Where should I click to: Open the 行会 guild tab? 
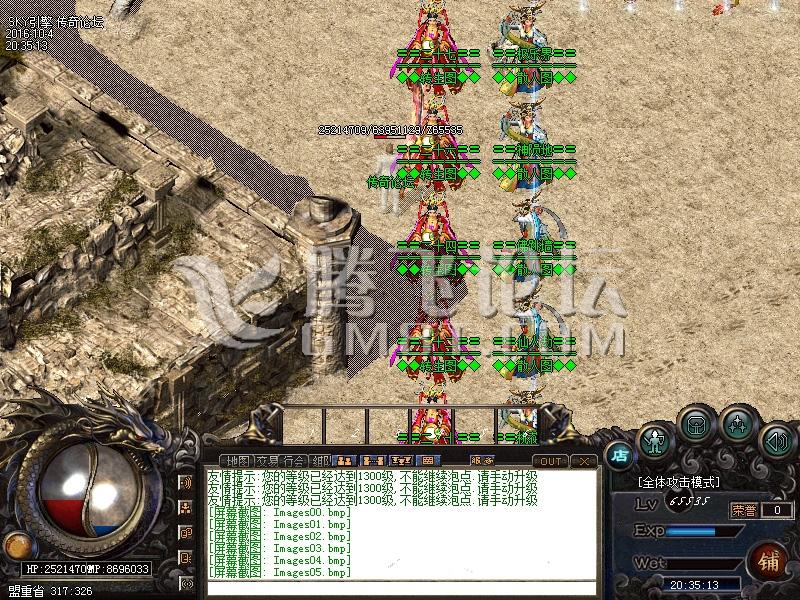coord(295,461)
